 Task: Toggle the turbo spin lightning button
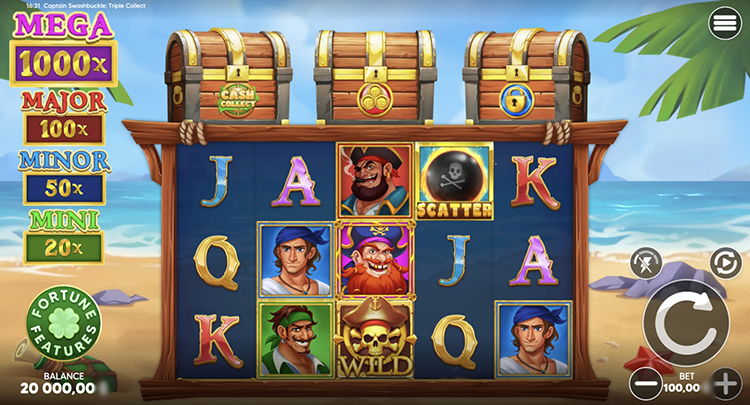[x=646, y=264]
